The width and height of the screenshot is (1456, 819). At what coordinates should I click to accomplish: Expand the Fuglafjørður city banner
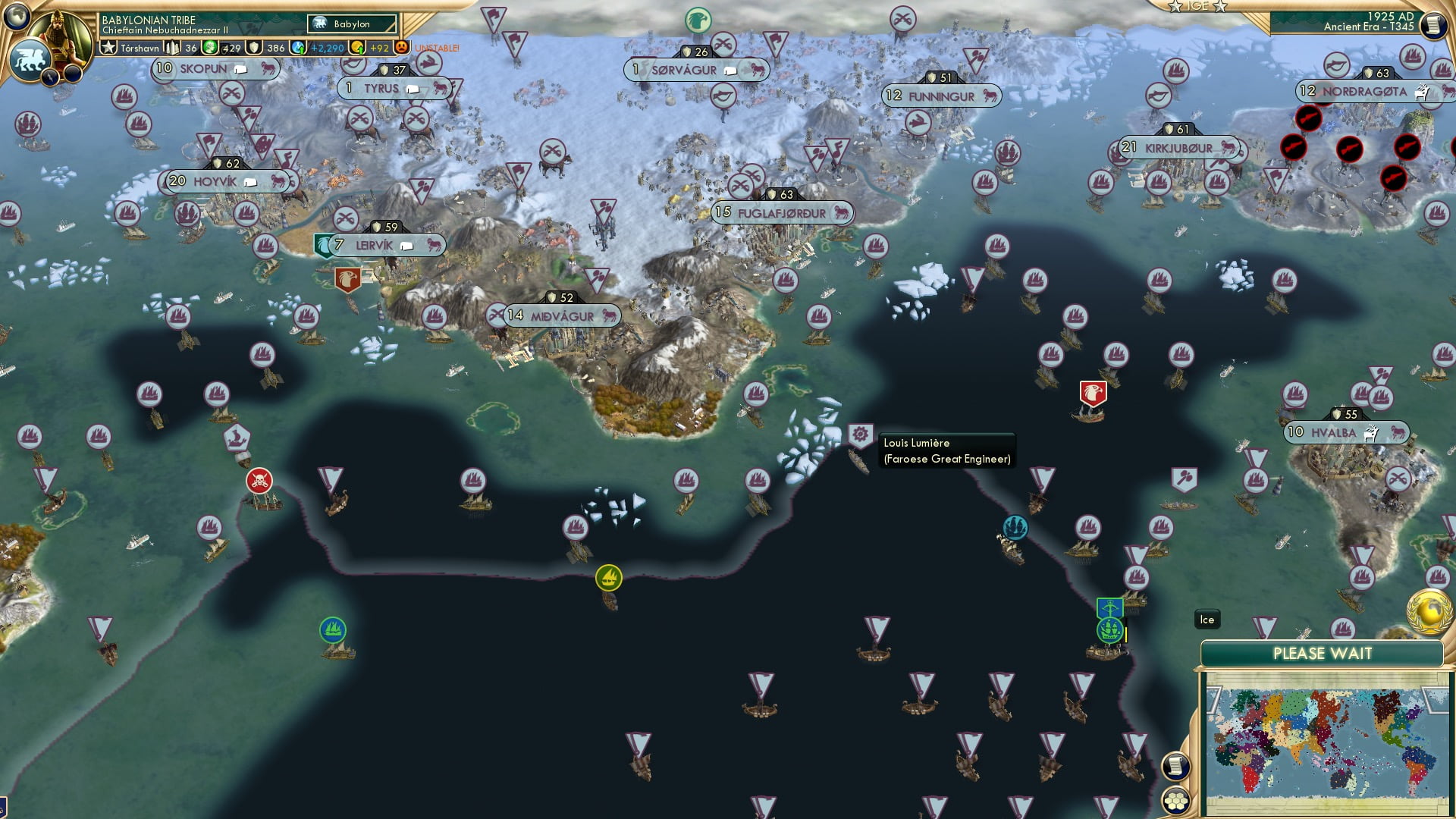781,213
